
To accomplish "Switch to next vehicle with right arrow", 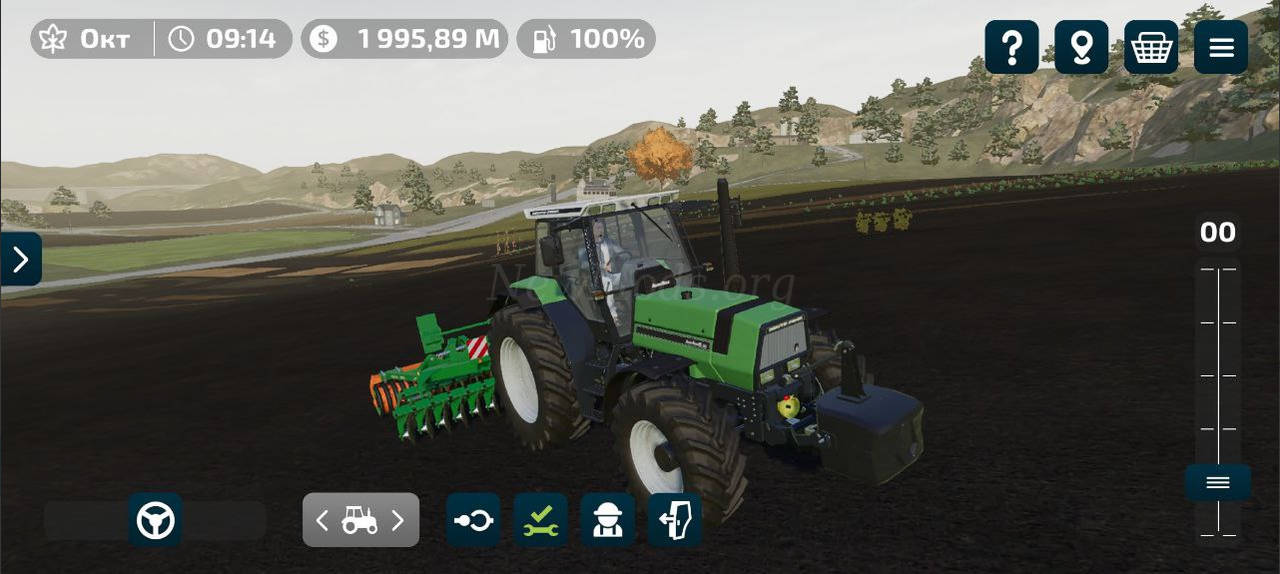I will point(398,520).
